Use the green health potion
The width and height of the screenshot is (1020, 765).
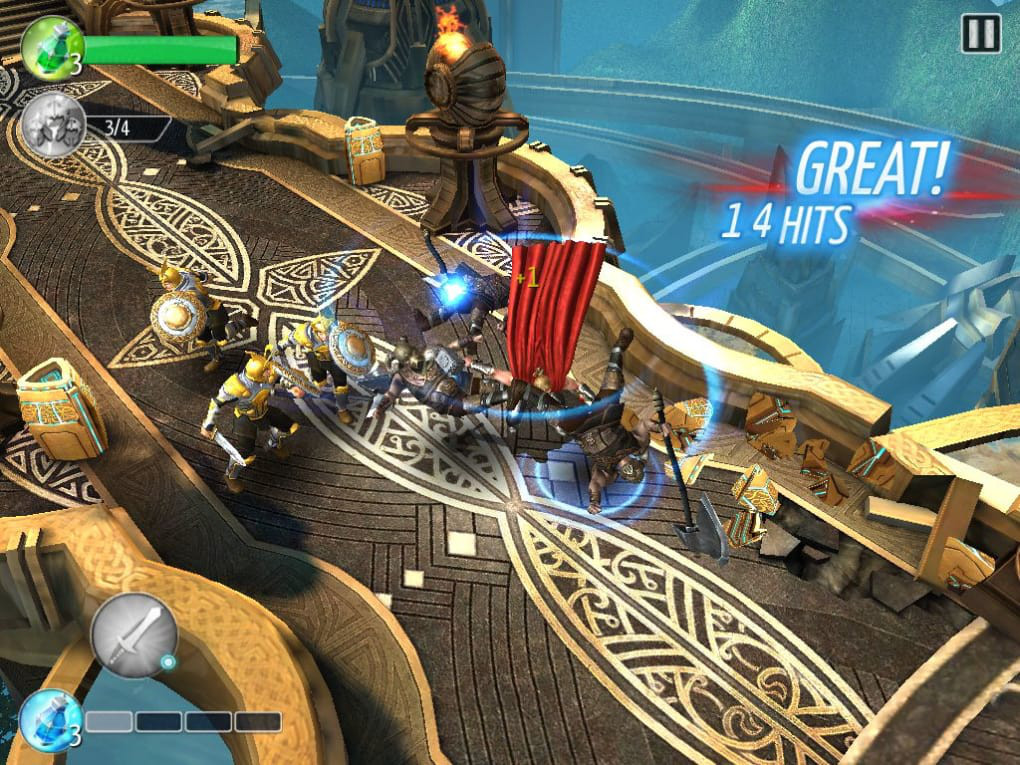48,46
